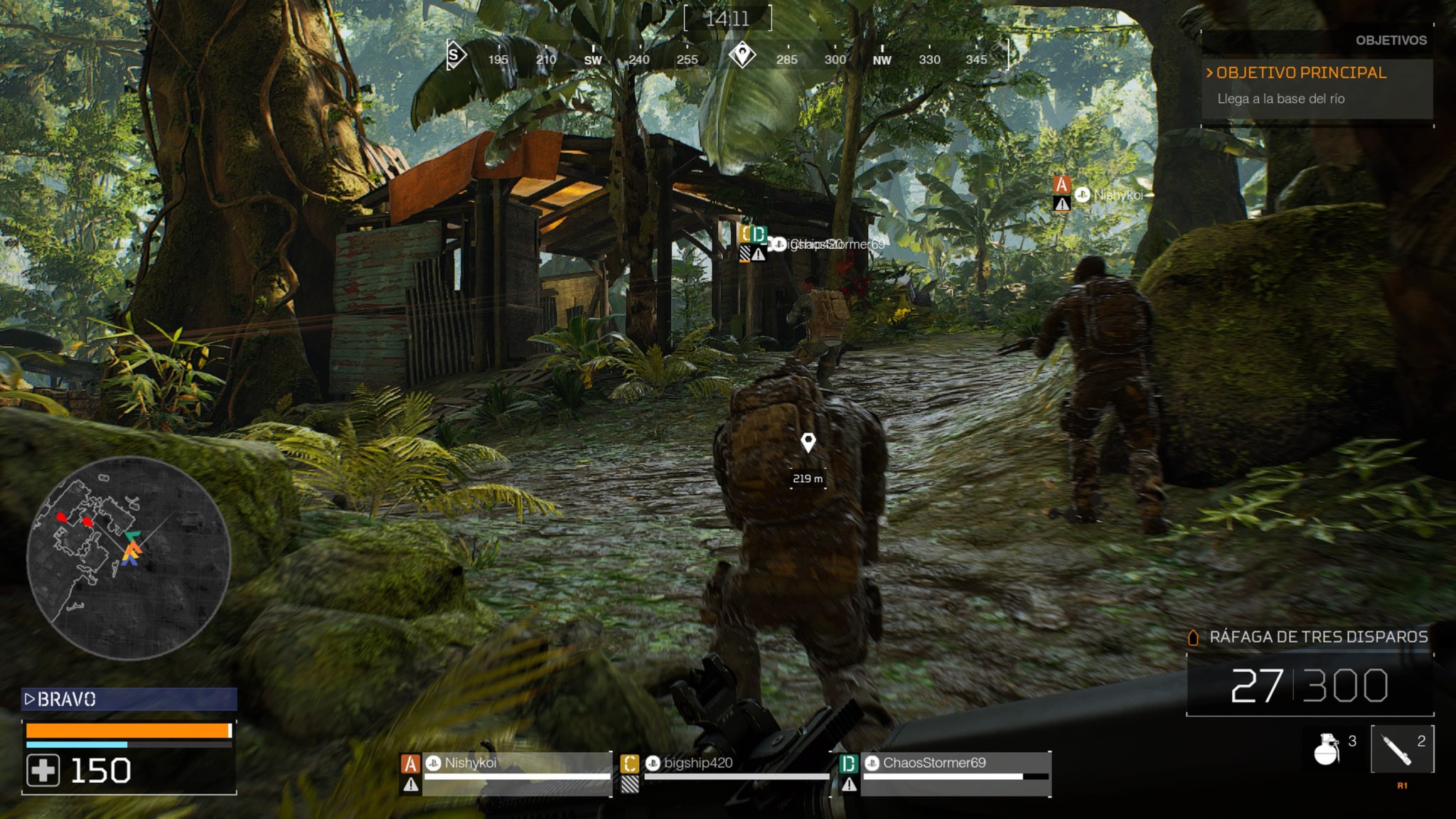The image size is (1456, 819).
Task: Click the objective diamond on the compass
Action: click(742, 55)
